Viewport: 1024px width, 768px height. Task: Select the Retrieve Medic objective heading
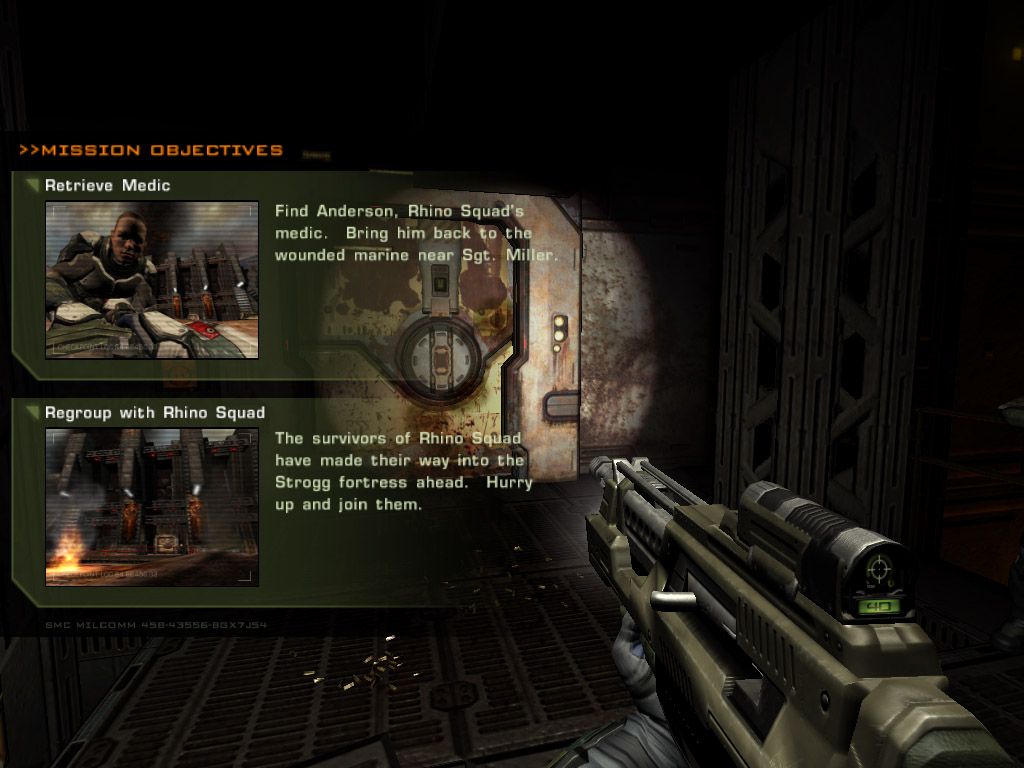[107, 185]
